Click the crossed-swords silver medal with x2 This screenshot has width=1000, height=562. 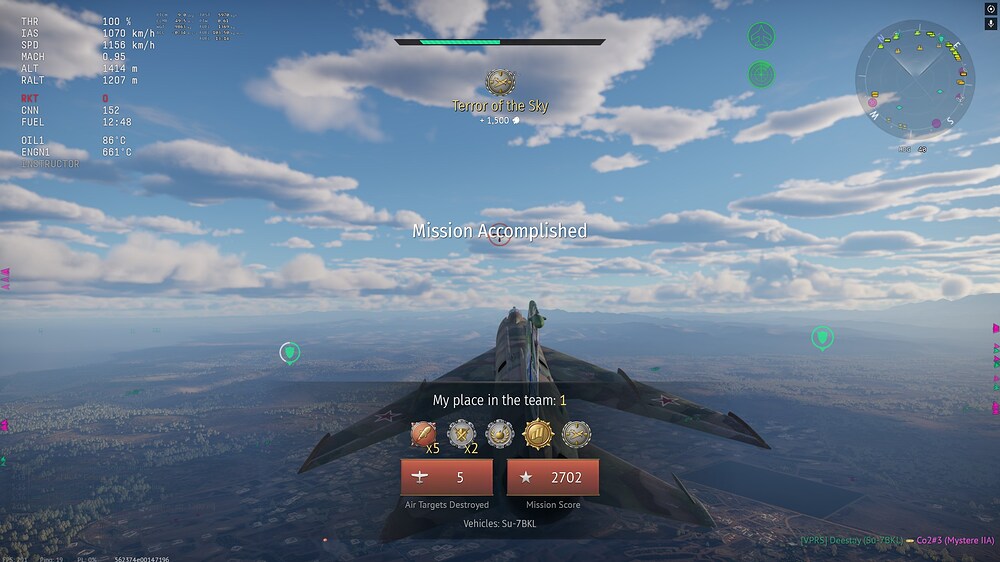(x=461, y=434)
